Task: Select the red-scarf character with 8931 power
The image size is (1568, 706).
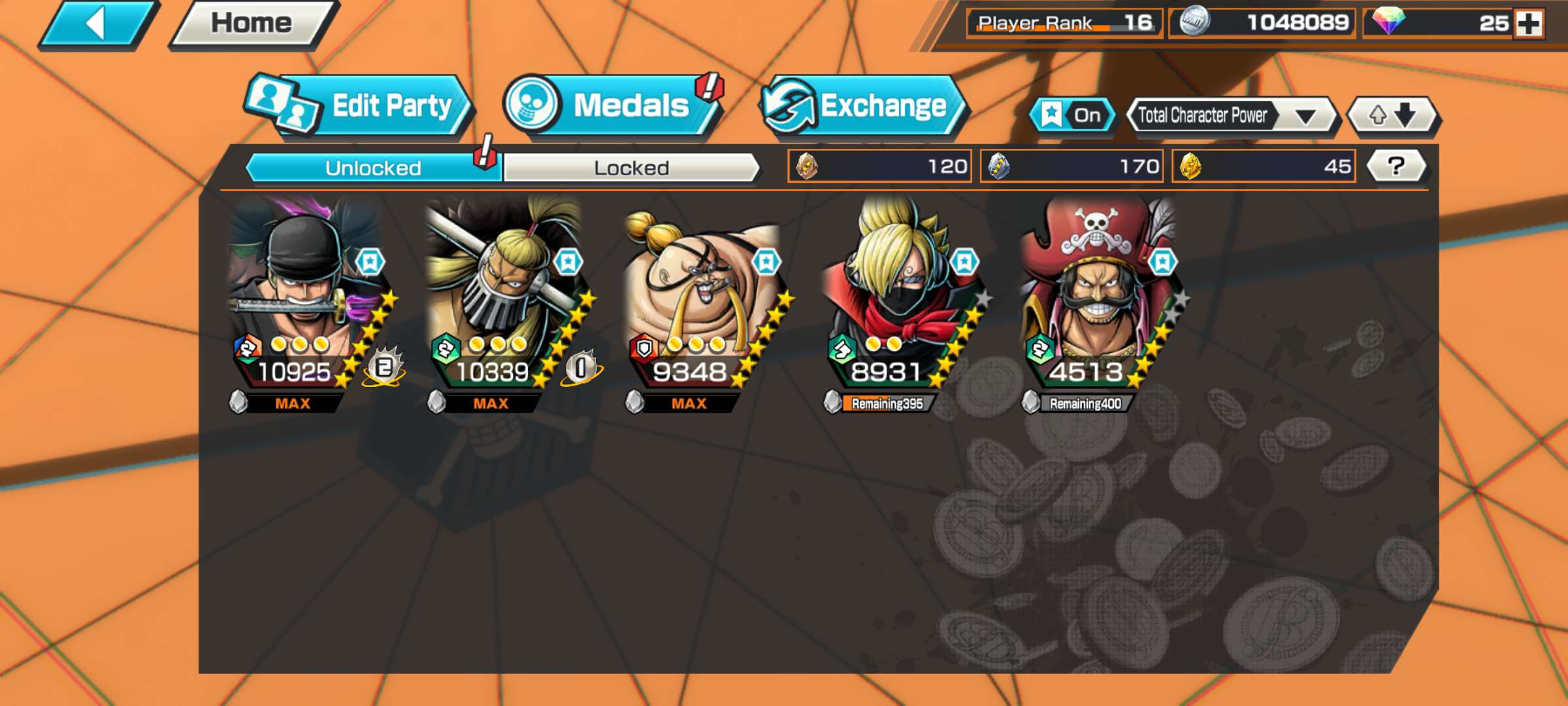Action: coord(898,301)
